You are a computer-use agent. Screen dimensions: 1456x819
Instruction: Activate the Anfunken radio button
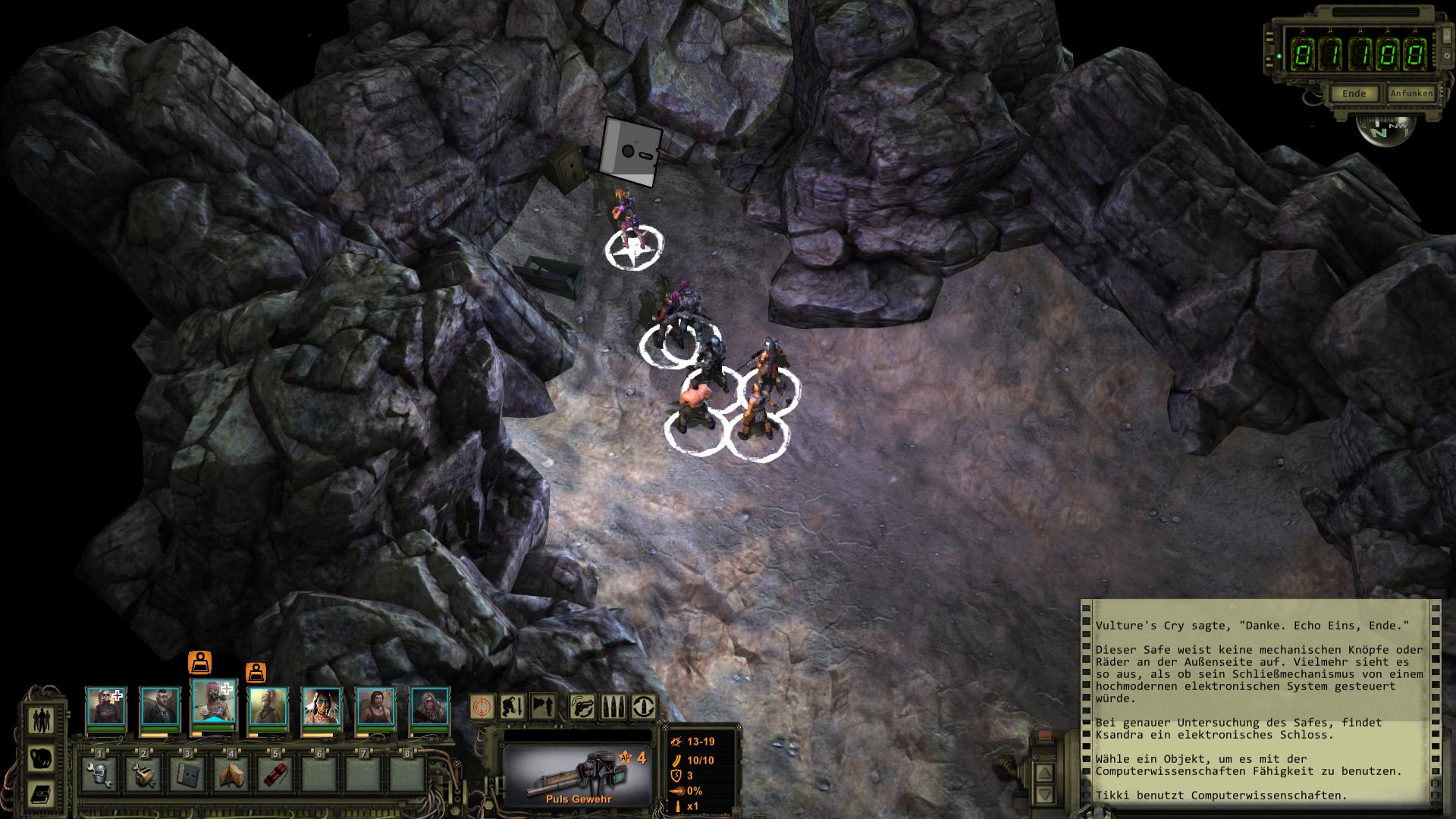point(1410,93)
